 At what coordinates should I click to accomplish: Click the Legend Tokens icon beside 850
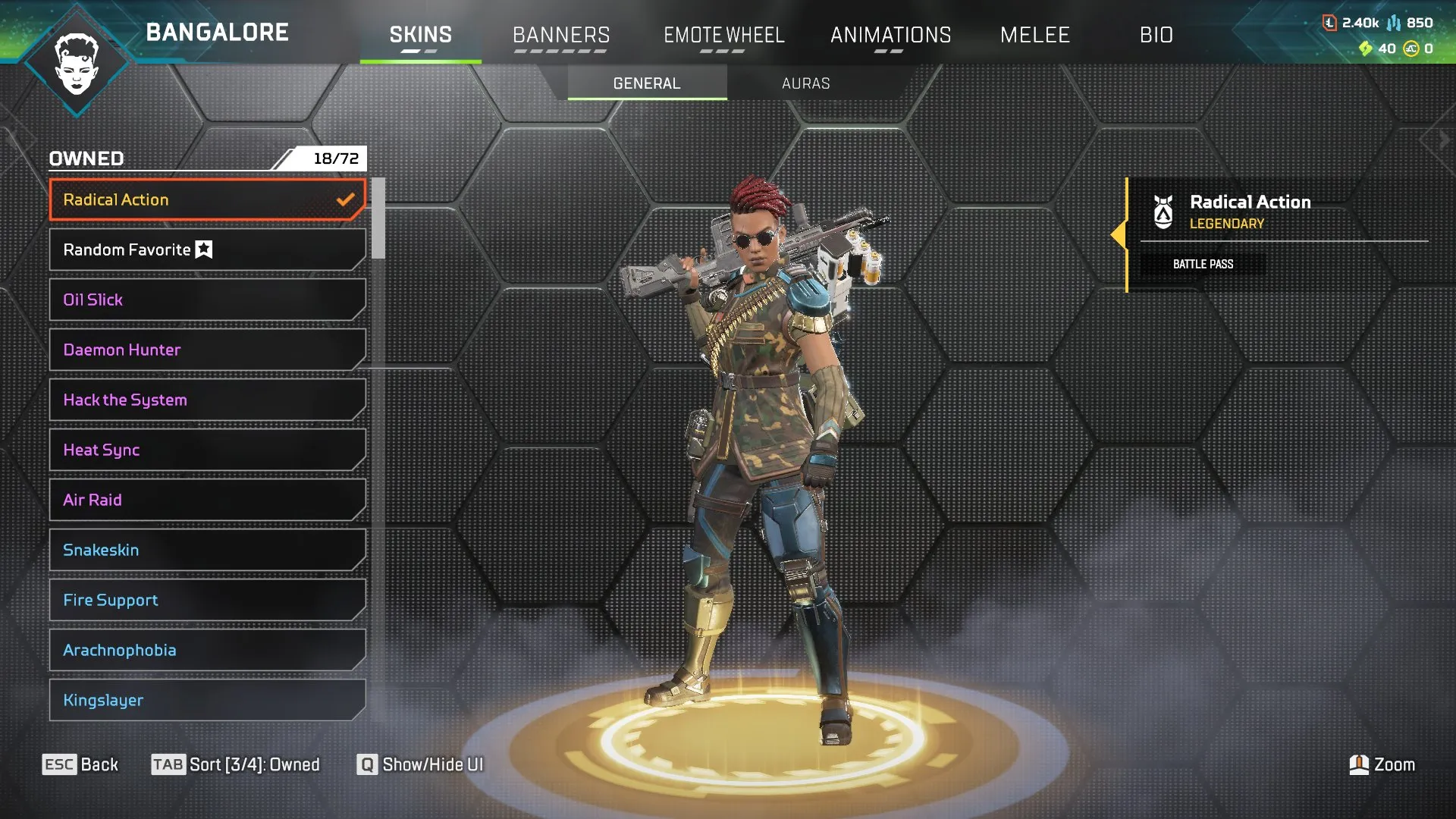[1394, 23]
